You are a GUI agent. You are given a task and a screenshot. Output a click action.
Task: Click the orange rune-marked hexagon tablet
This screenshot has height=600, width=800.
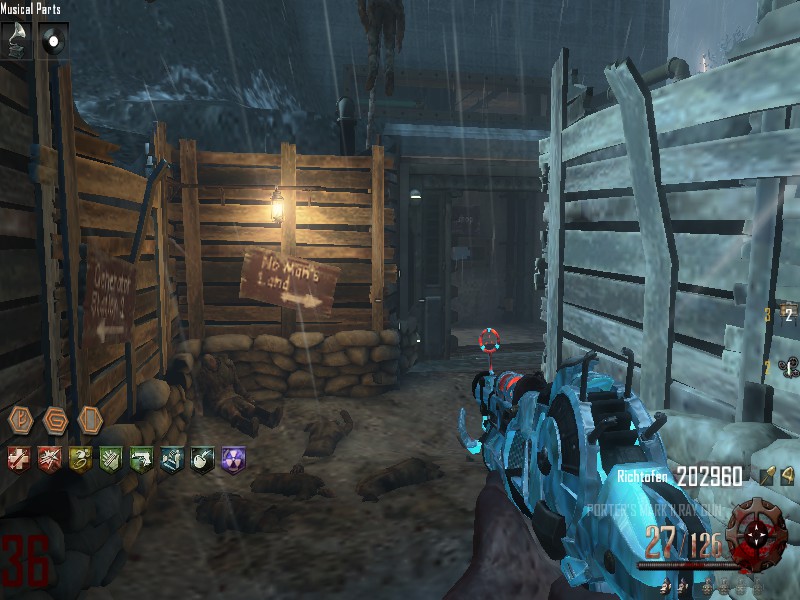22,419
